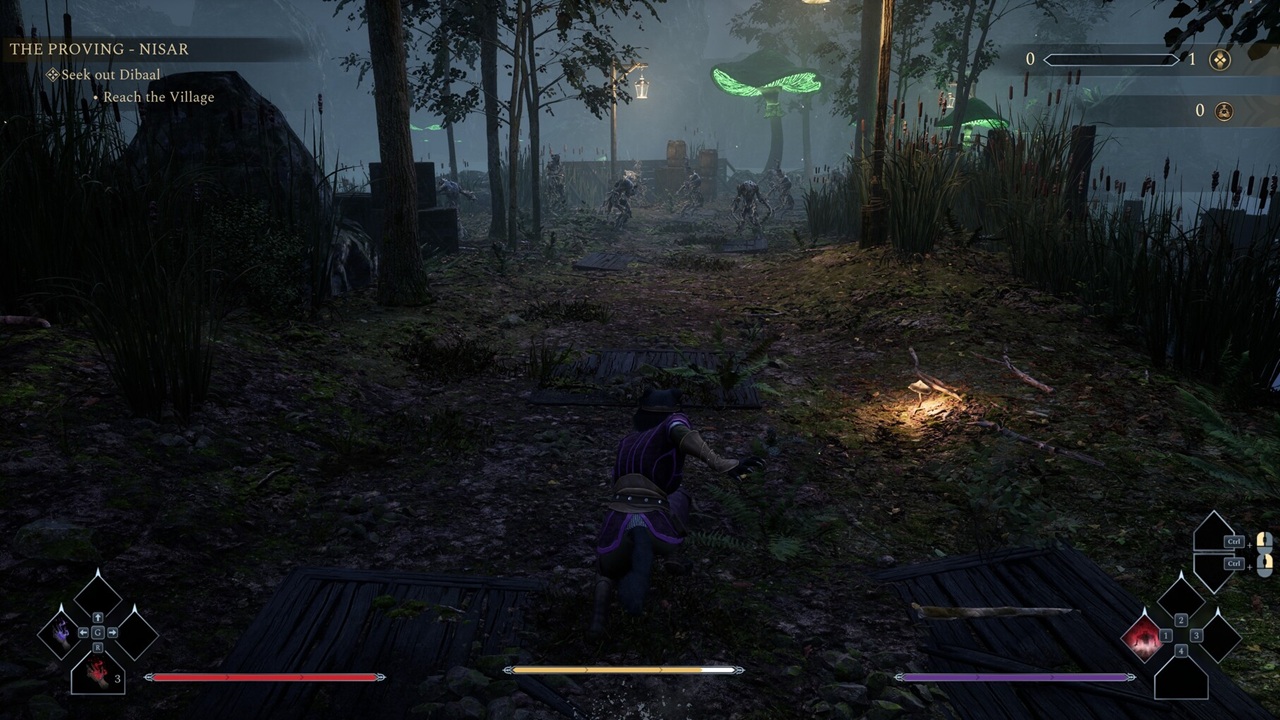Click the gold diamond level emblem
This screenshot has height=720, width=1280.
click(1220, 60)
